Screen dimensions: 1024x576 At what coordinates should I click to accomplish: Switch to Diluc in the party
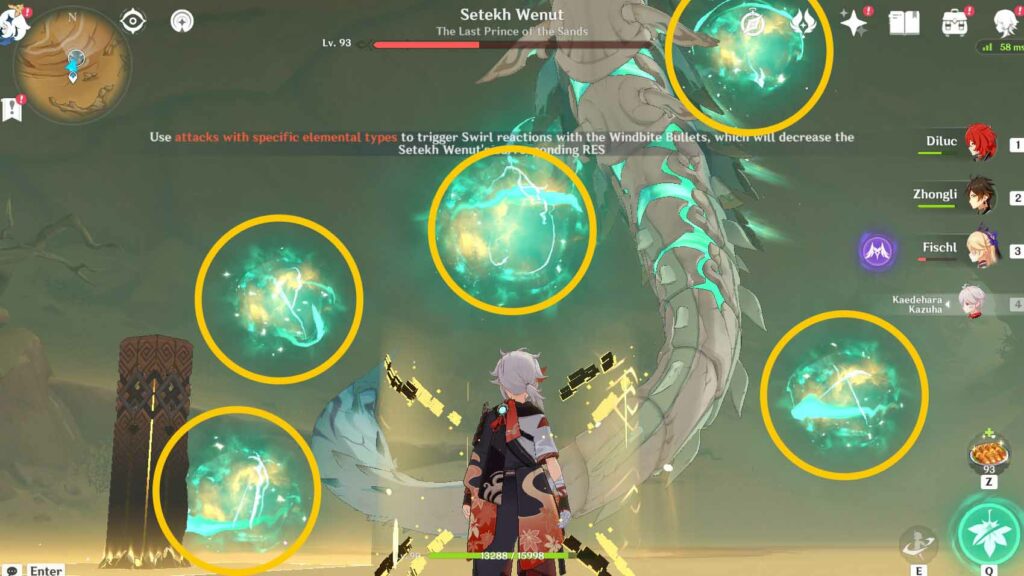[x=982, y=144]
